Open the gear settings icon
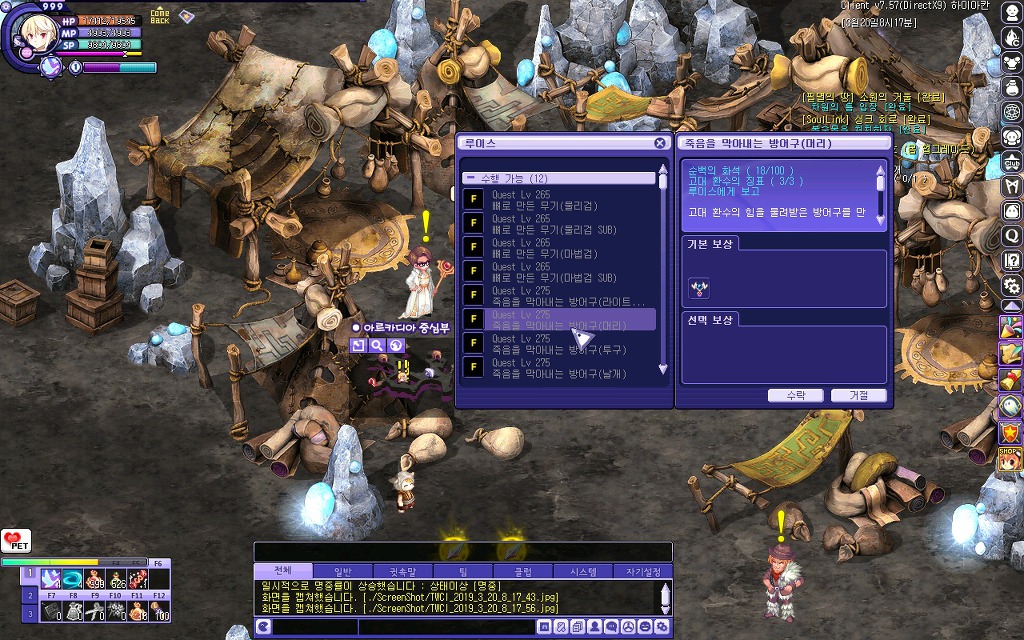This screenshot has width=1024, height=640. (1011, 286)
